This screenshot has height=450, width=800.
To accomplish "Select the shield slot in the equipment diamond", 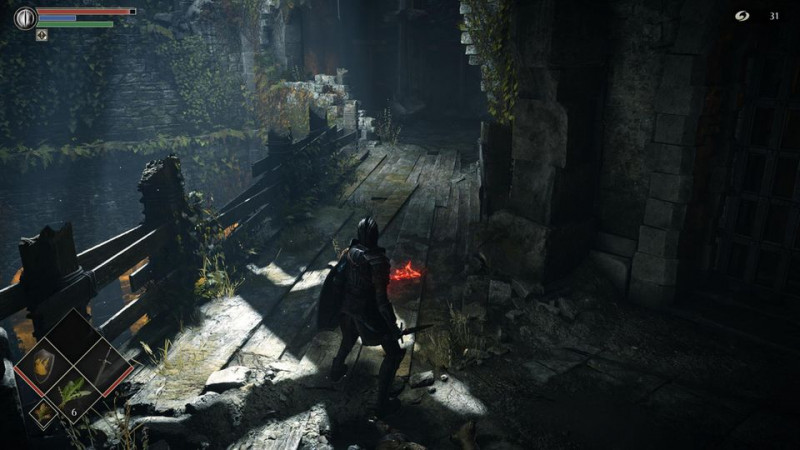I will 43,366.
